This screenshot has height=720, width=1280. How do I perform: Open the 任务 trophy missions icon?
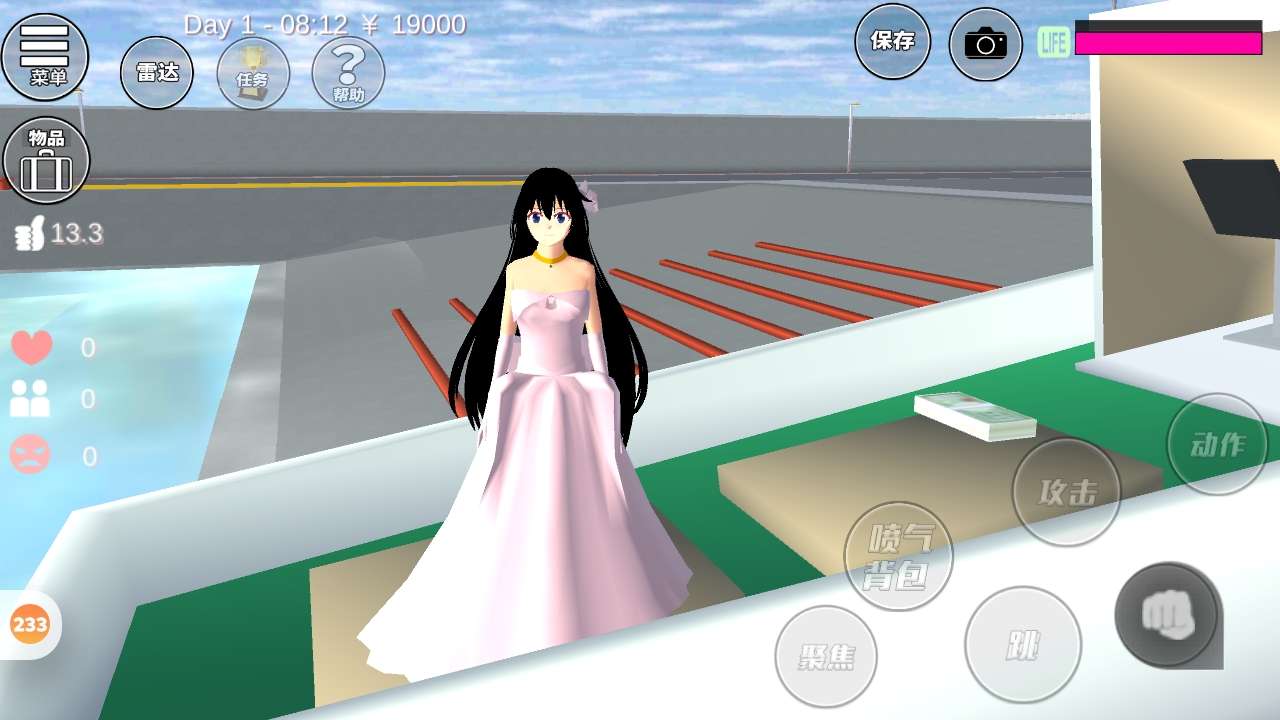pyautogui.click(x=253, y=73)
